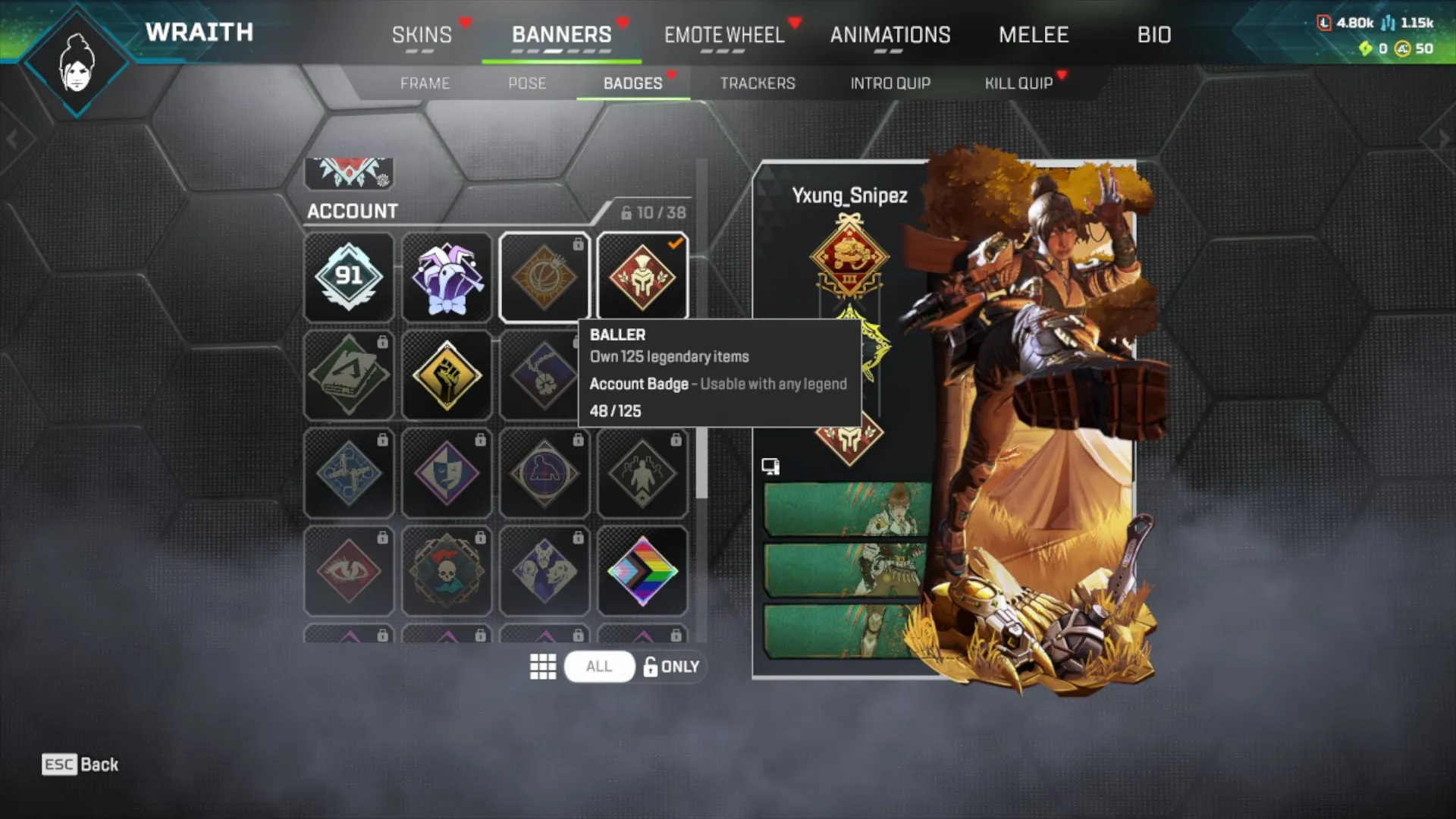This screenshot has width=1456, height=819.
Task: Select the red eye badge
Action: [x=349, y=570]
